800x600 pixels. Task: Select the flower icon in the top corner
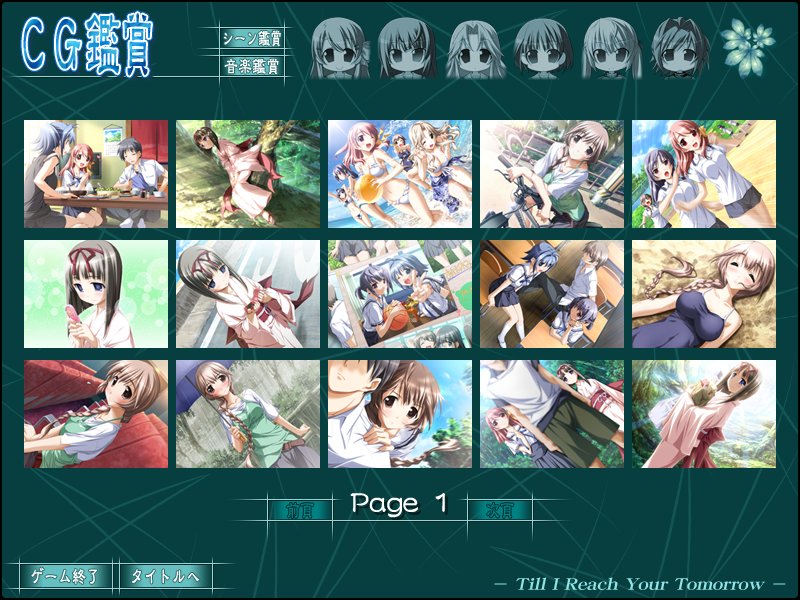pos(749,44)
